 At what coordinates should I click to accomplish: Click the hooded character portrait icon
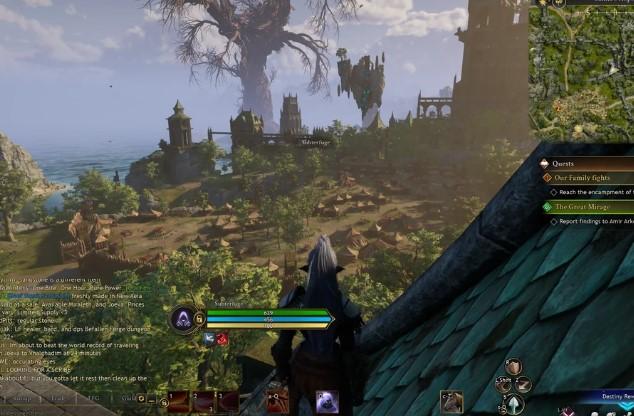[x=183, y=319]
